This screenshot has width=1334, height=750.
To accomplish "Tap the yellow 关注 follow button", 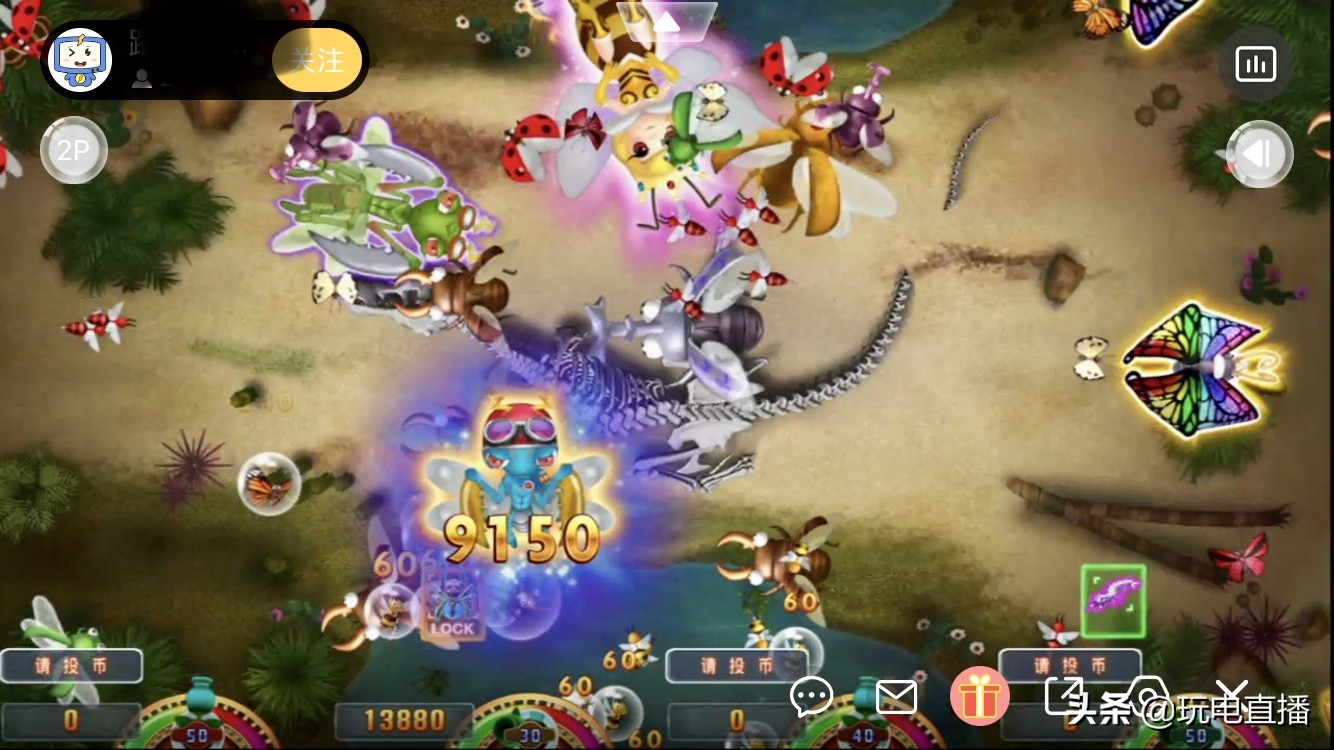I will pyautogui.click(x=317, y=60).
